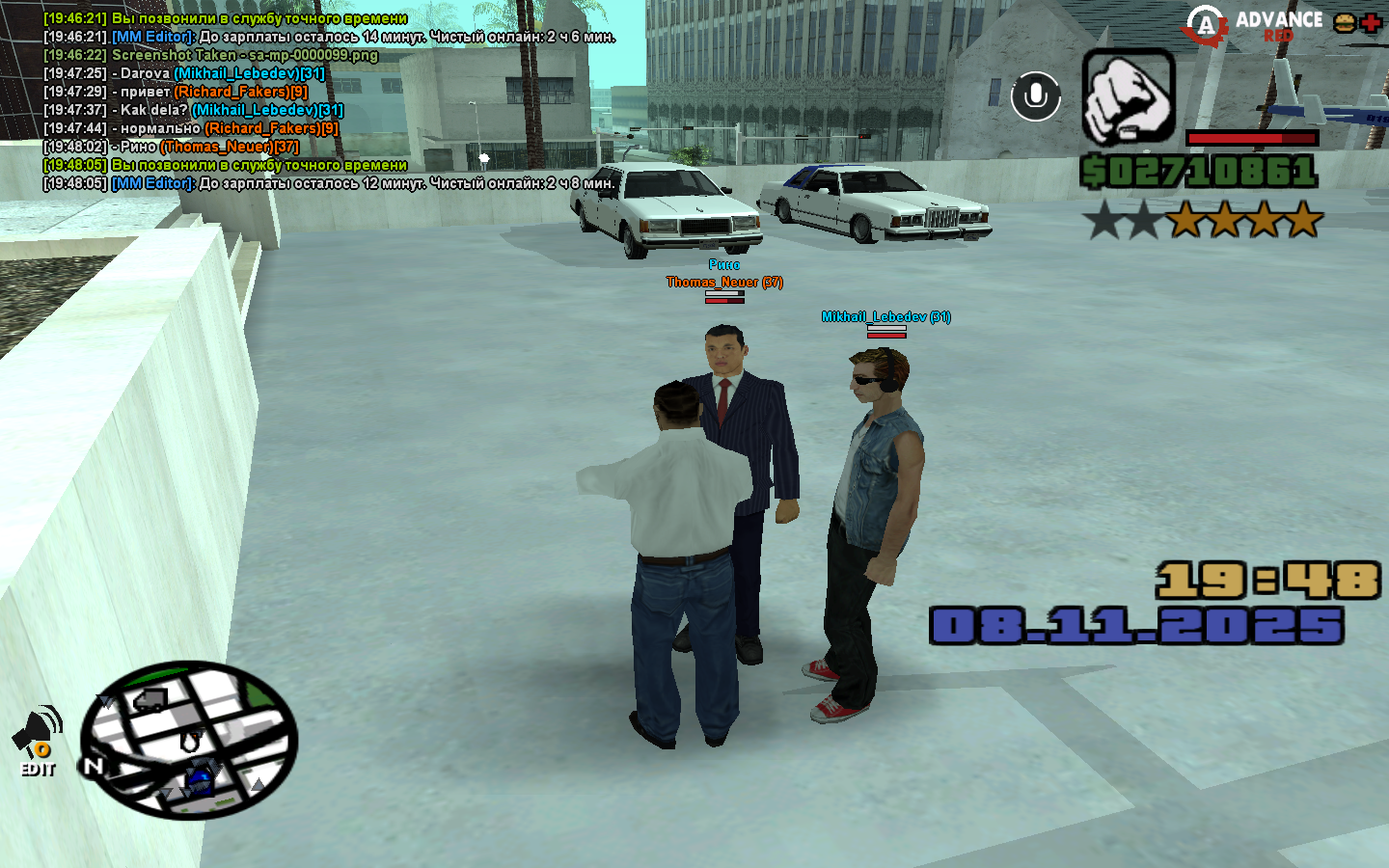Click the red plus health icon
The height and width of the screenshot is (868, 1389).
[x=1371, y=23]
